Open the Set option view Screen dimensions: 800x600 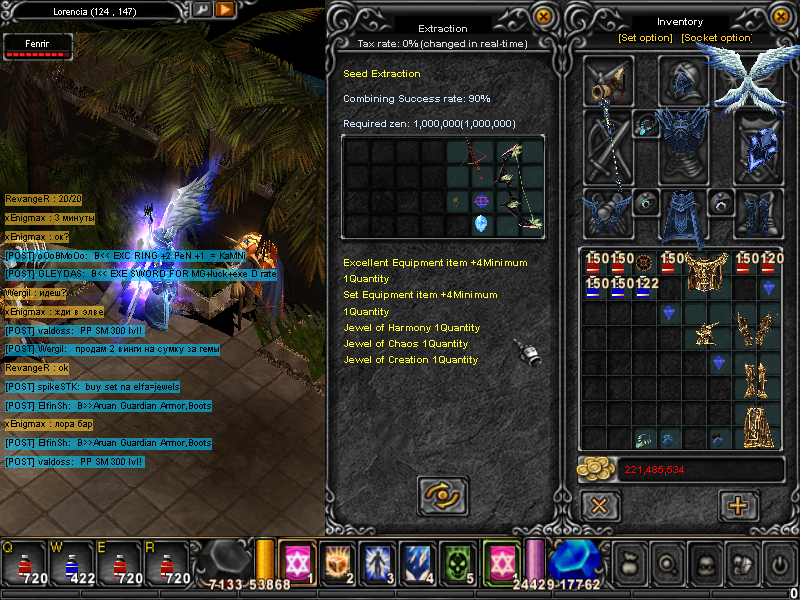645,38
